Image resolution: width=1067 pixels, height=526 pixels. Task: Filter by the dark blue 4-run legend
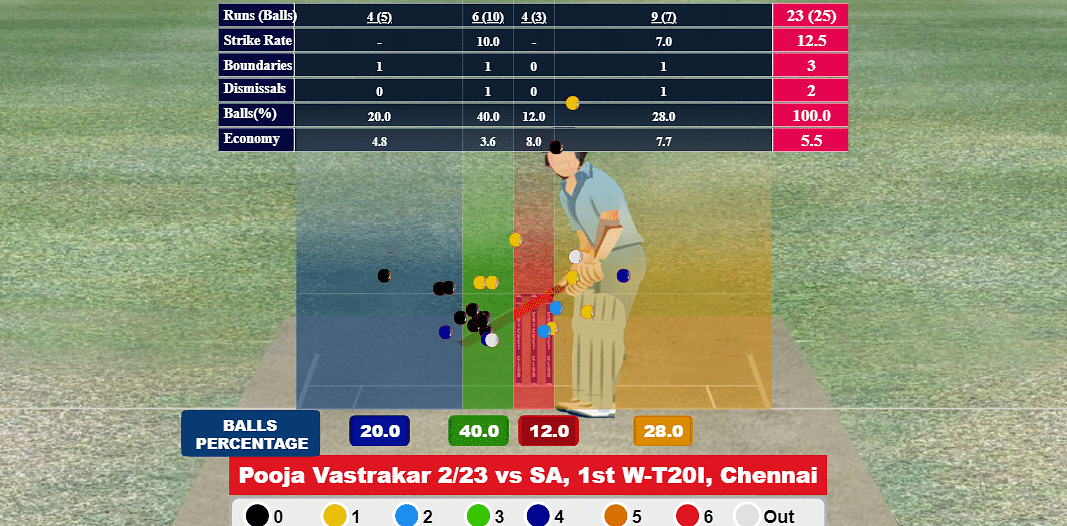pyautogui.click(x=549, y=516)
